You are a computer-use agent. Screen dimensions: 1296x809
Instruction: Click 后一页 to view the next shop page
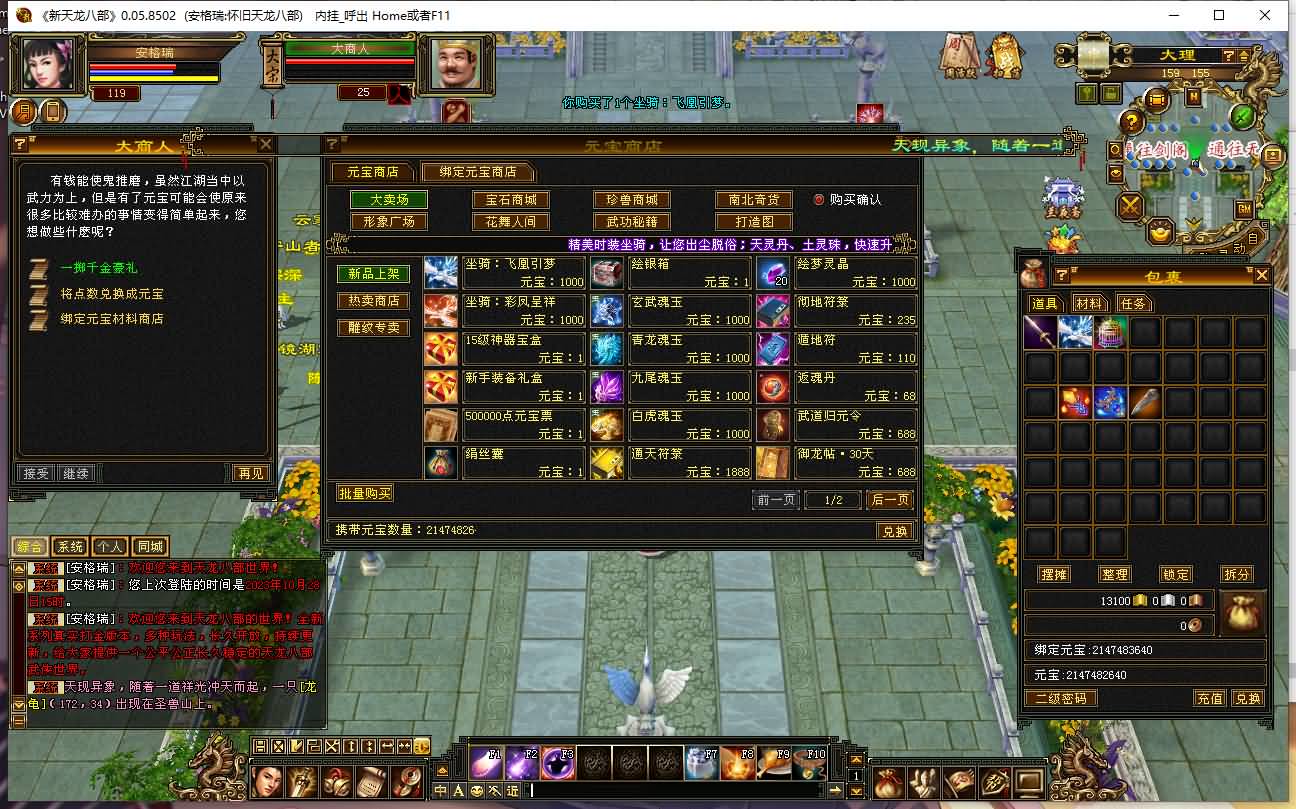[x=889, y=499]
